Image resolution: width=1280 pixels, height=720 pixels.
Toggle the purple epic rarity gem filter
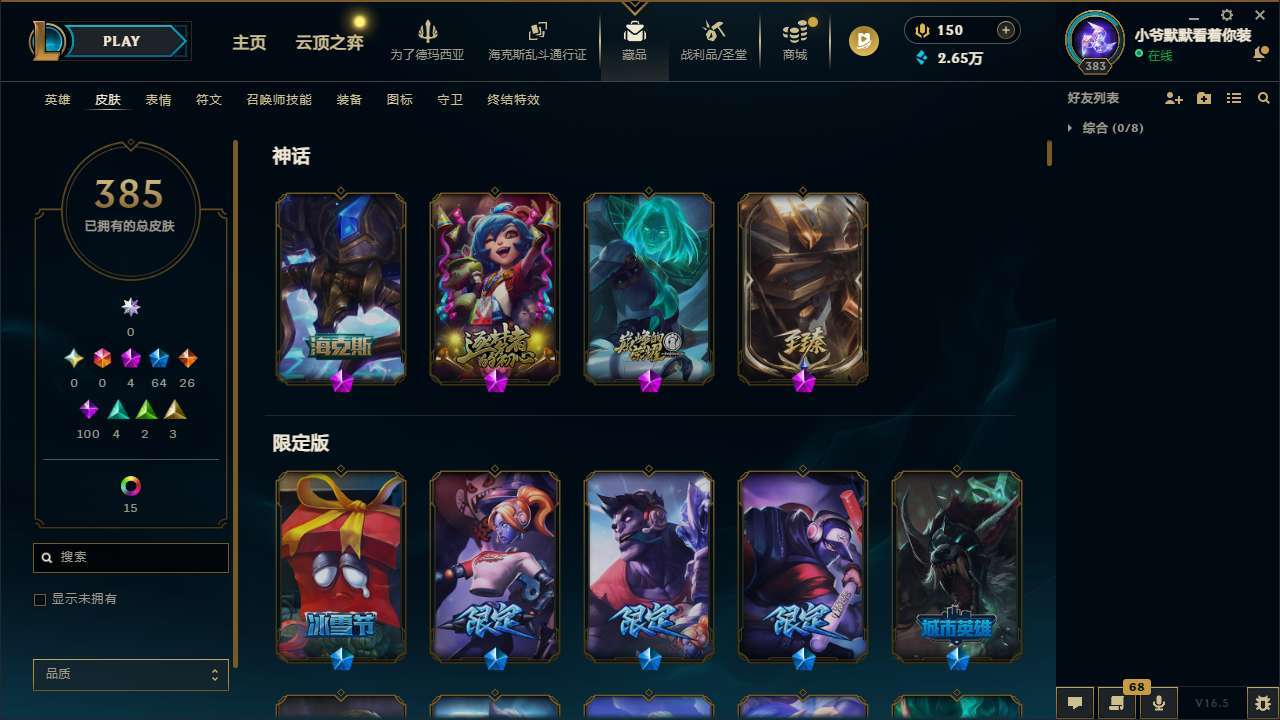88,408
